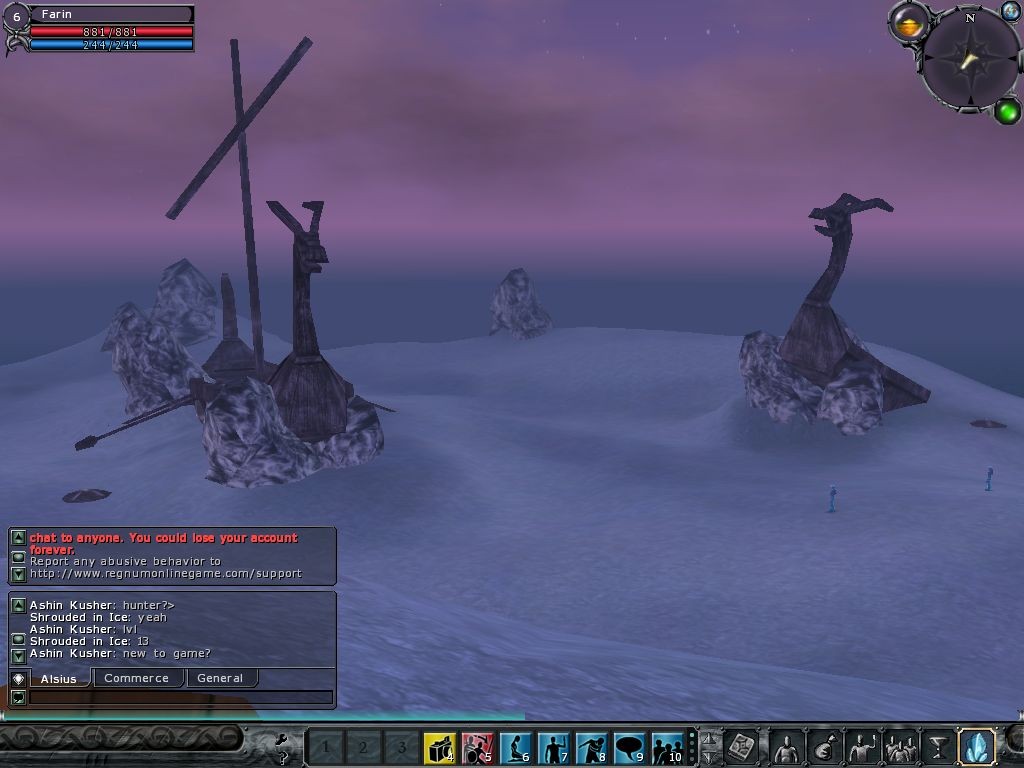Image resolution: width=1024 pixels, height=768 pixels.
Task: Open the money bag inventory button
Action: (826, 747)
